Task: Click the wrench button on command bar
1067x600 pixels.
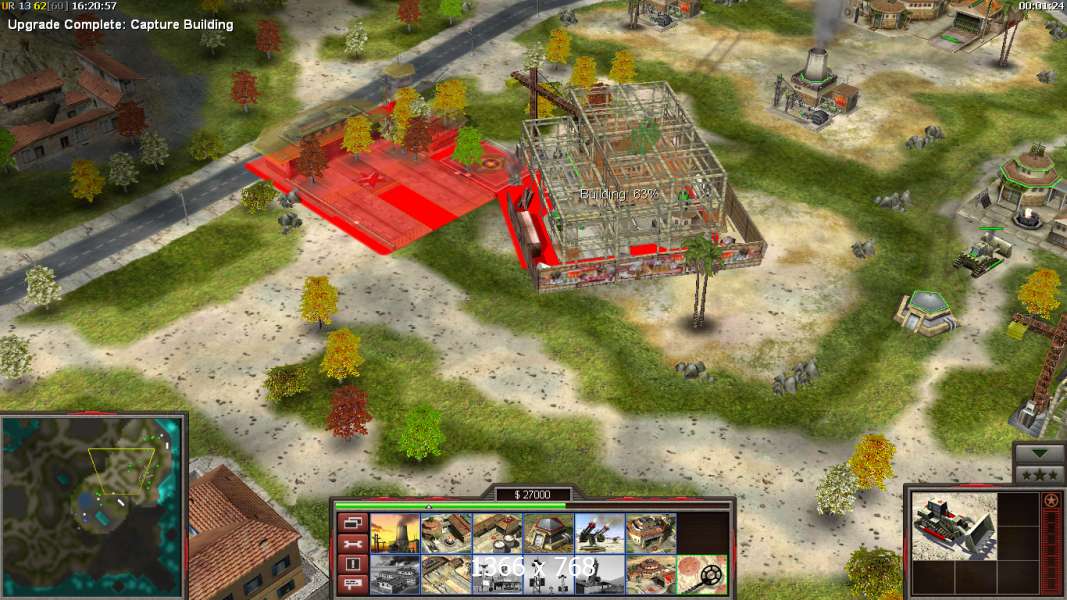Action: 353,543
